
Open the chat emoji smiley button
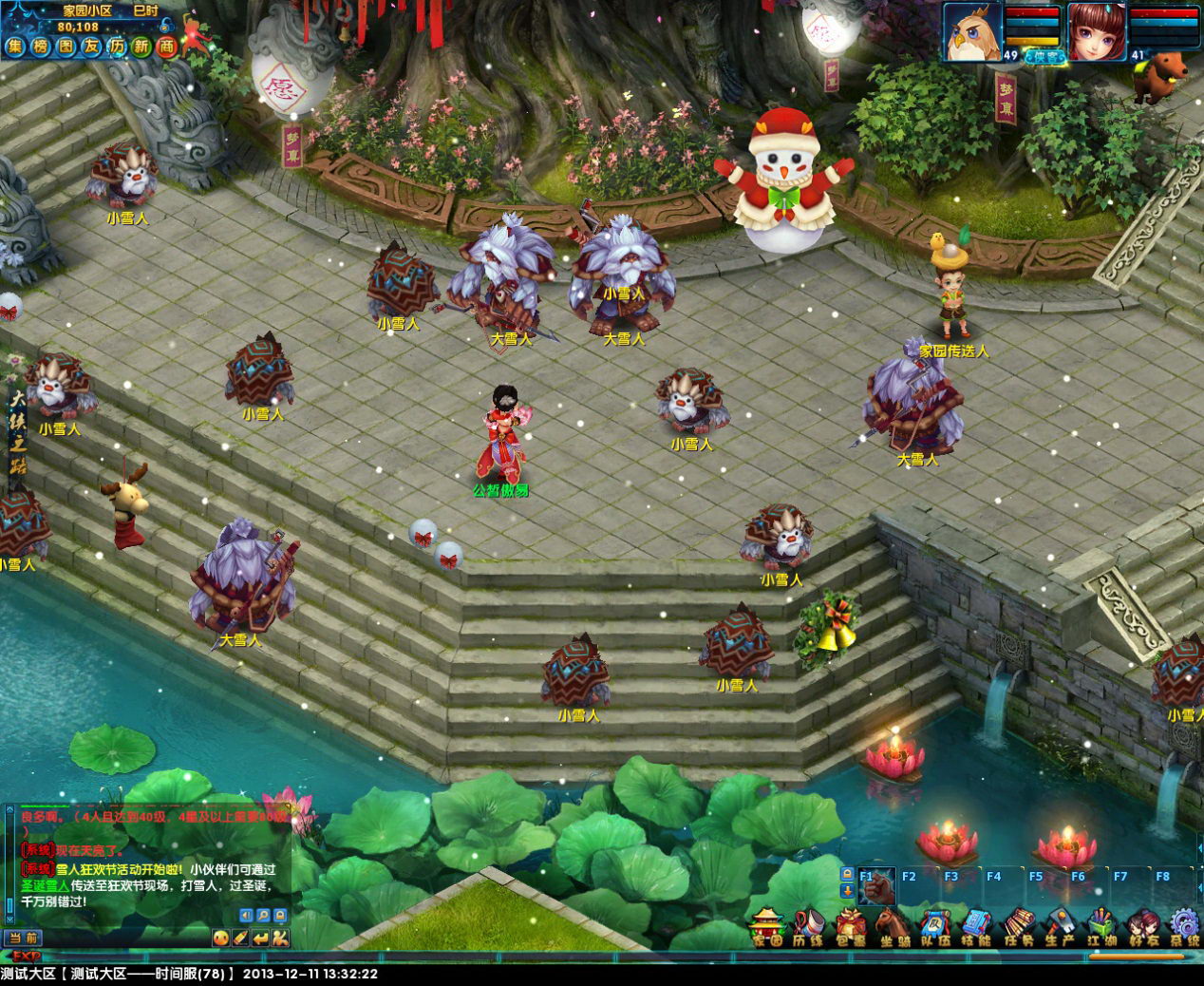pyautogui.click(x=220, y=938)
